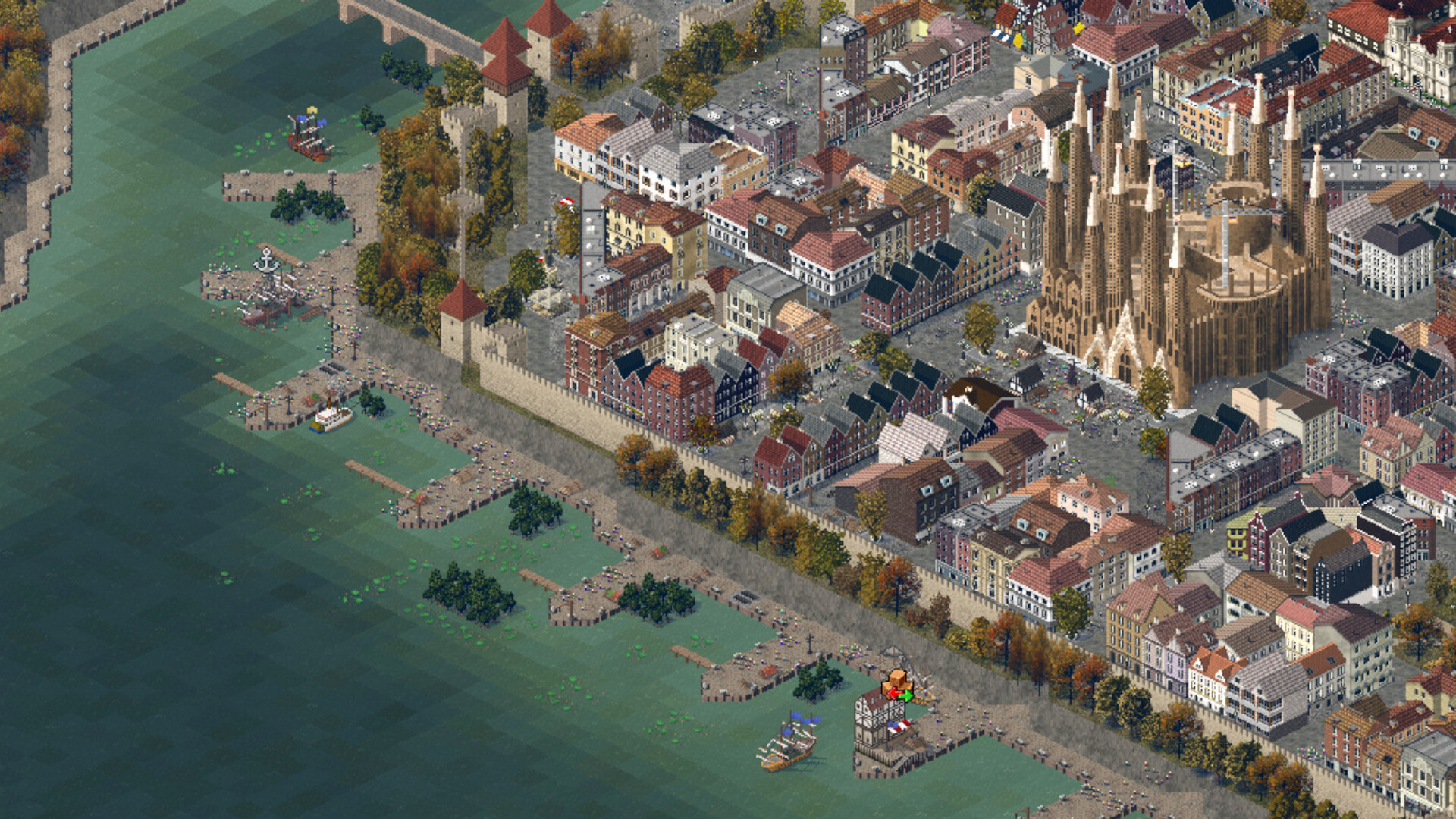Click the crate trade icon with red-green arrows
1456x819 pixels.
pyautogui.click(x=898, y=685)
